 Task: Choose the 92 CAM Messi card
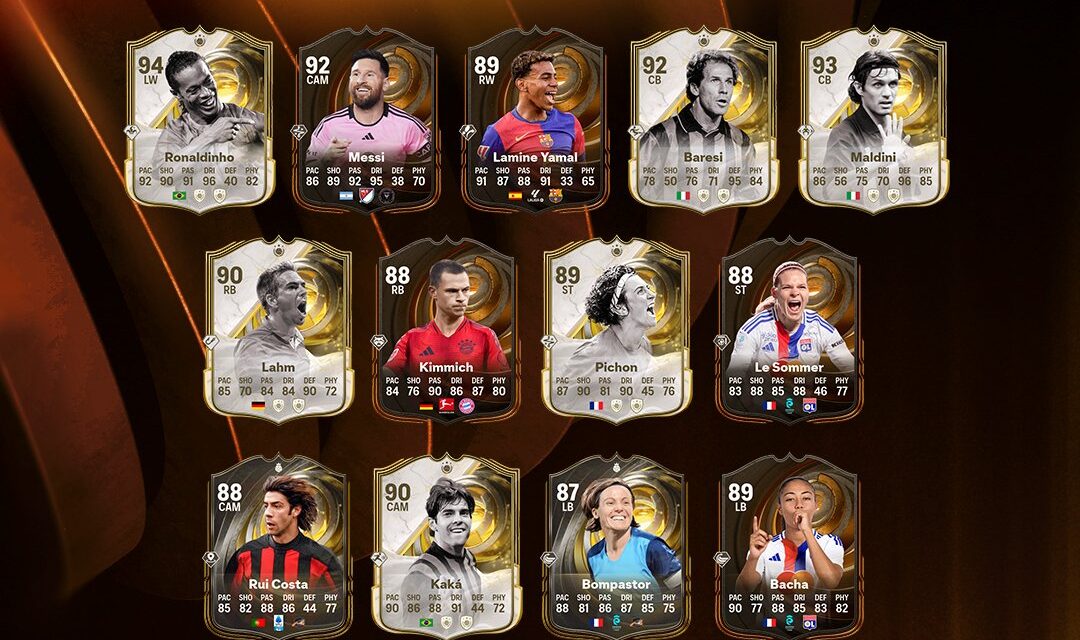(368, 118)
